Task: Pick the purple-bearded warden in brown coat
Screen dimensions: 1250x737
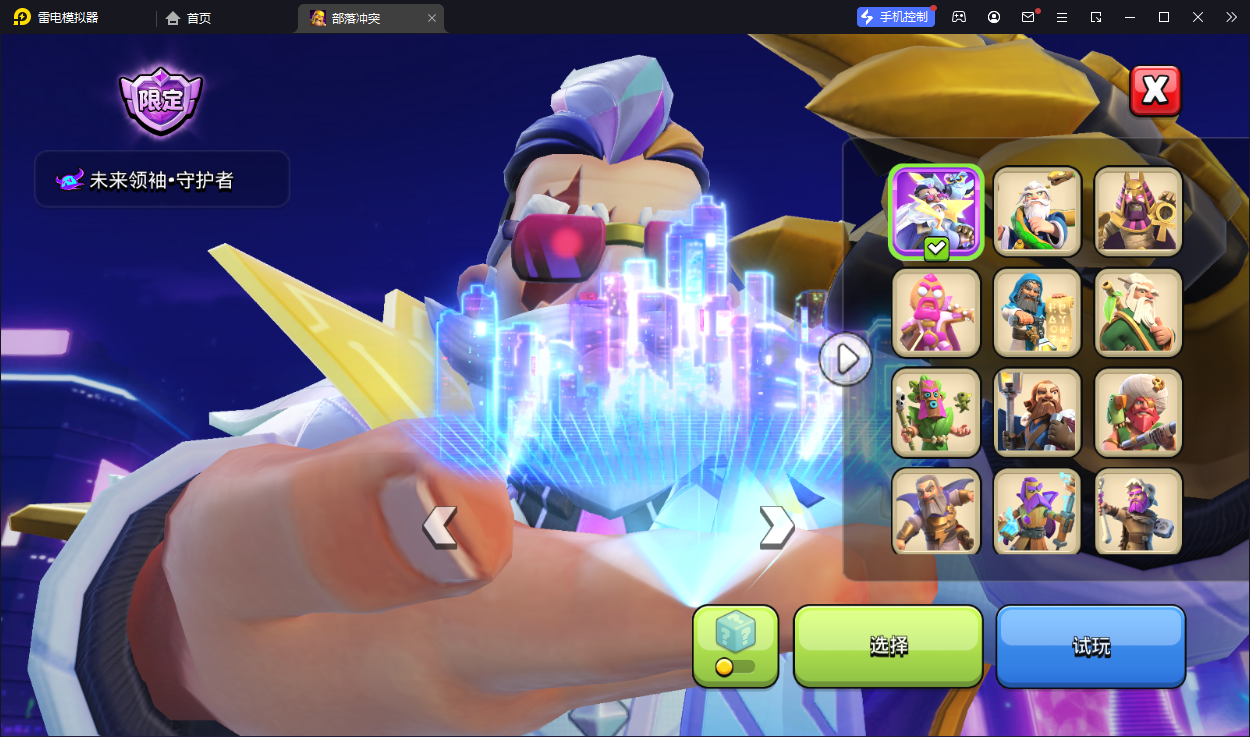Action: 1138,511
